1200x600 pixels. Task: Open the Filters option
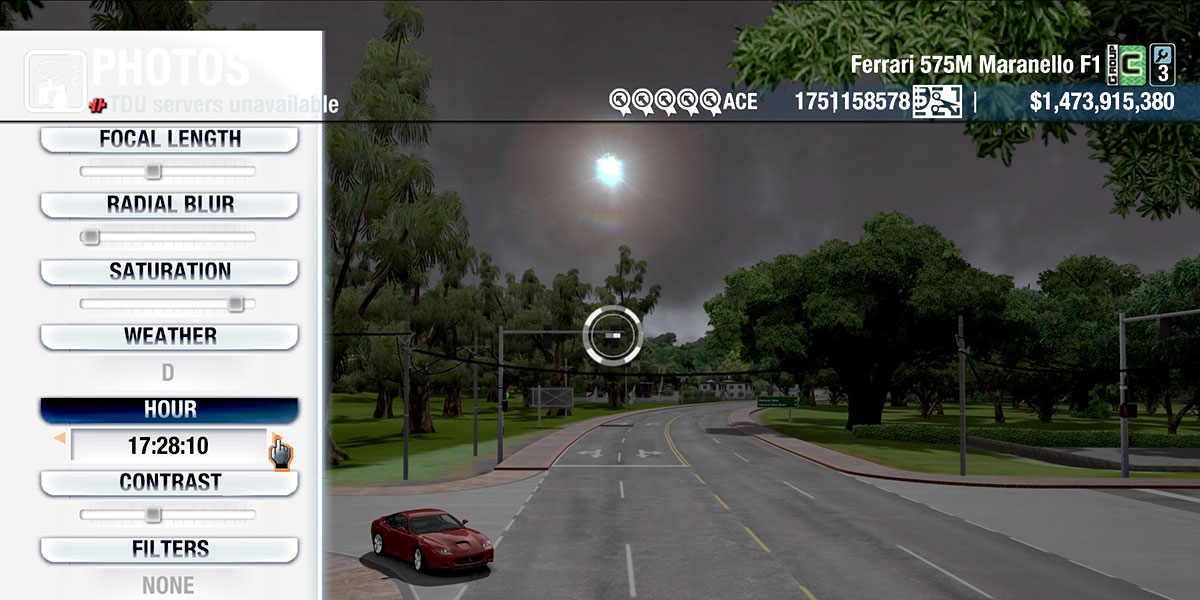pyautogui.click(x=169, y=549)
